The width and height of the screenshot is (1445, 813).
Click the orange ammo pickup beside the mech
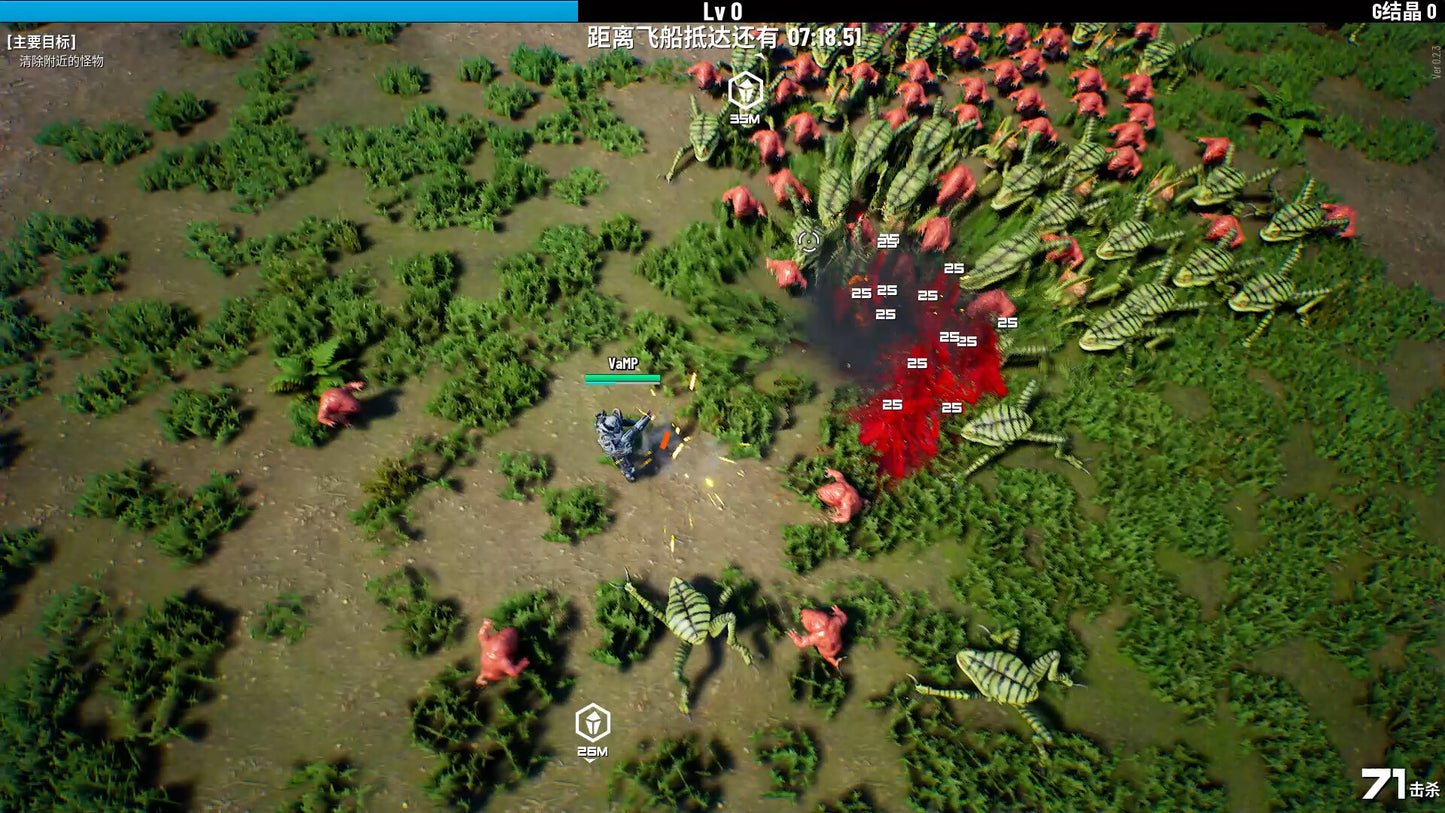[663, 441]
